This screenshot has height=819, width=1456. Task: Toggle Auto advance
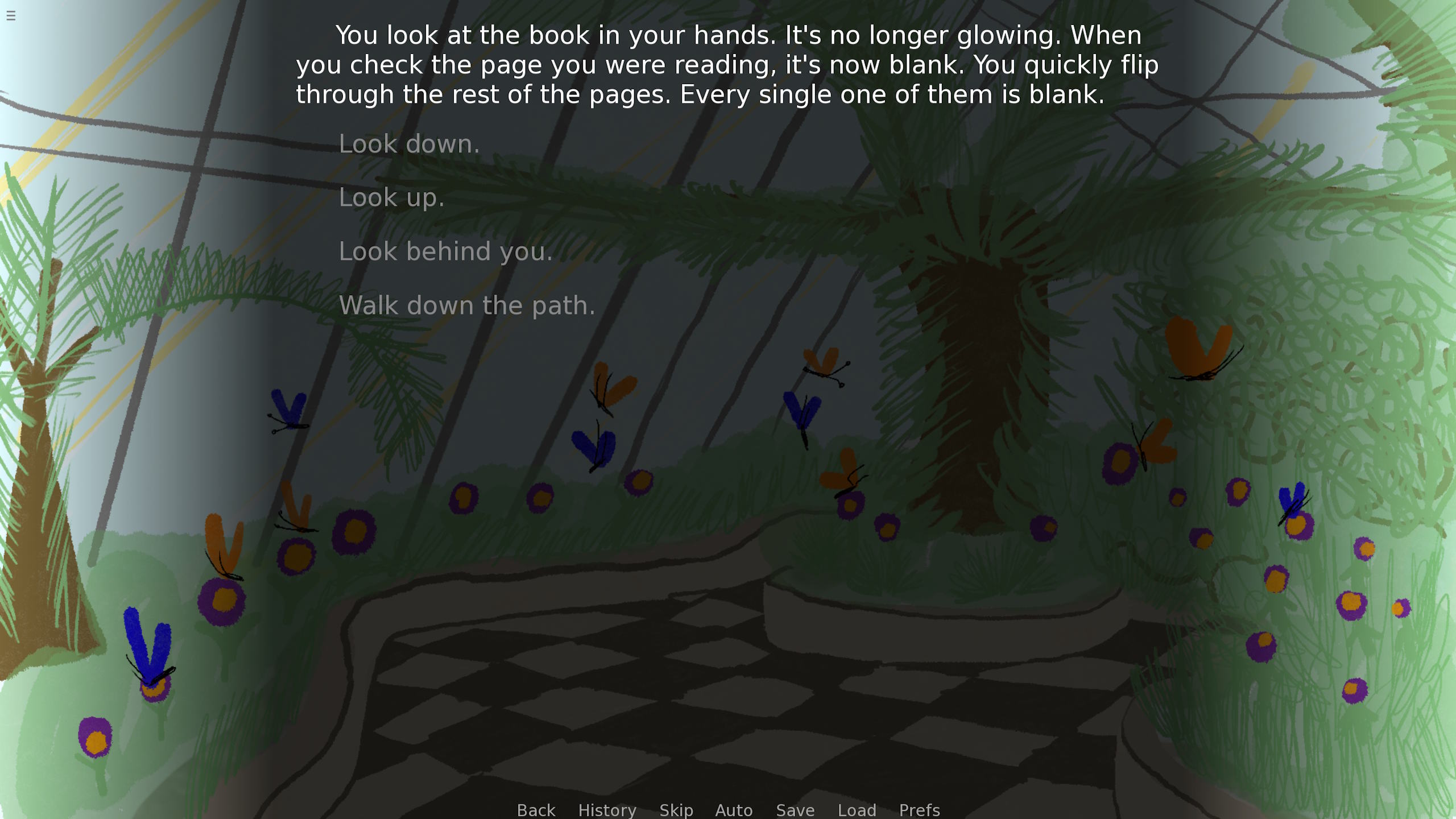734,809
